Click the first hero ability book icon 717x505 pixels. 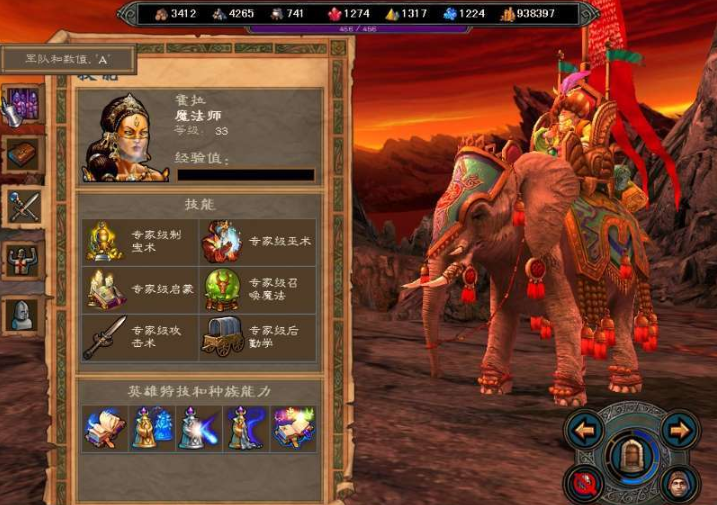[105, 427]
